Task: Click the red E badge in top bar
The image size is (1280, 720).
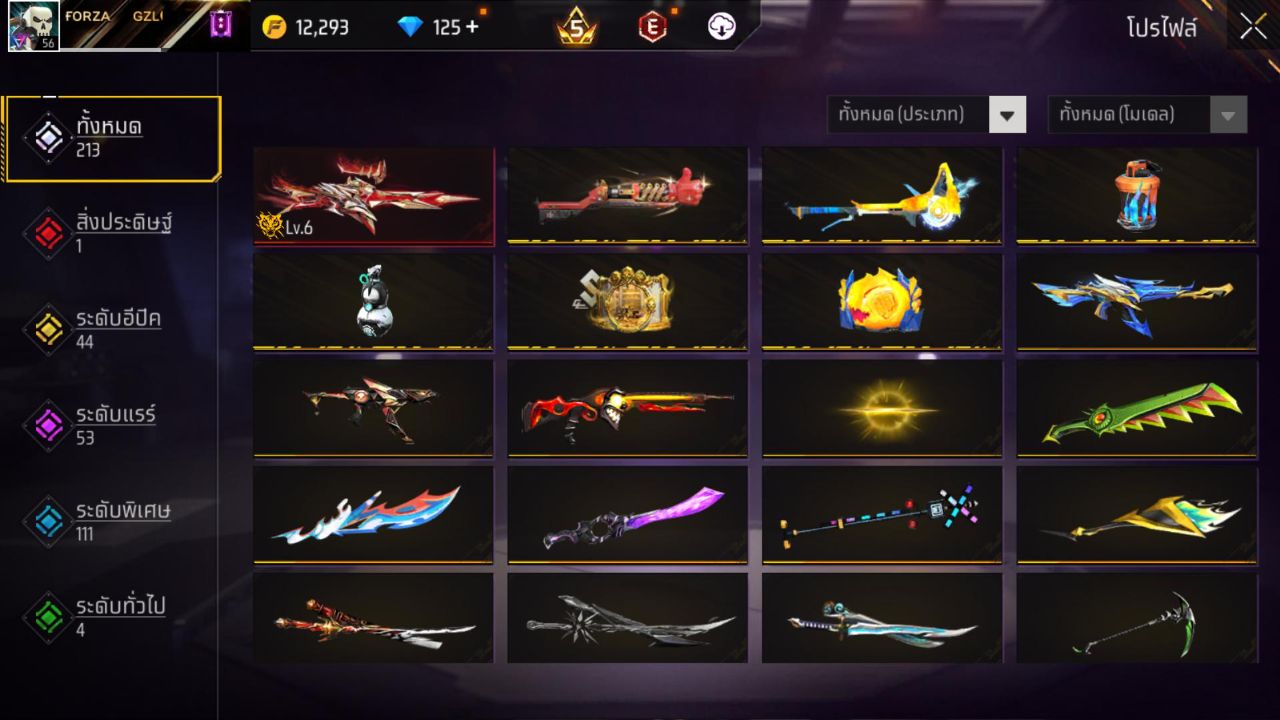Action: [x=651, y=27]
